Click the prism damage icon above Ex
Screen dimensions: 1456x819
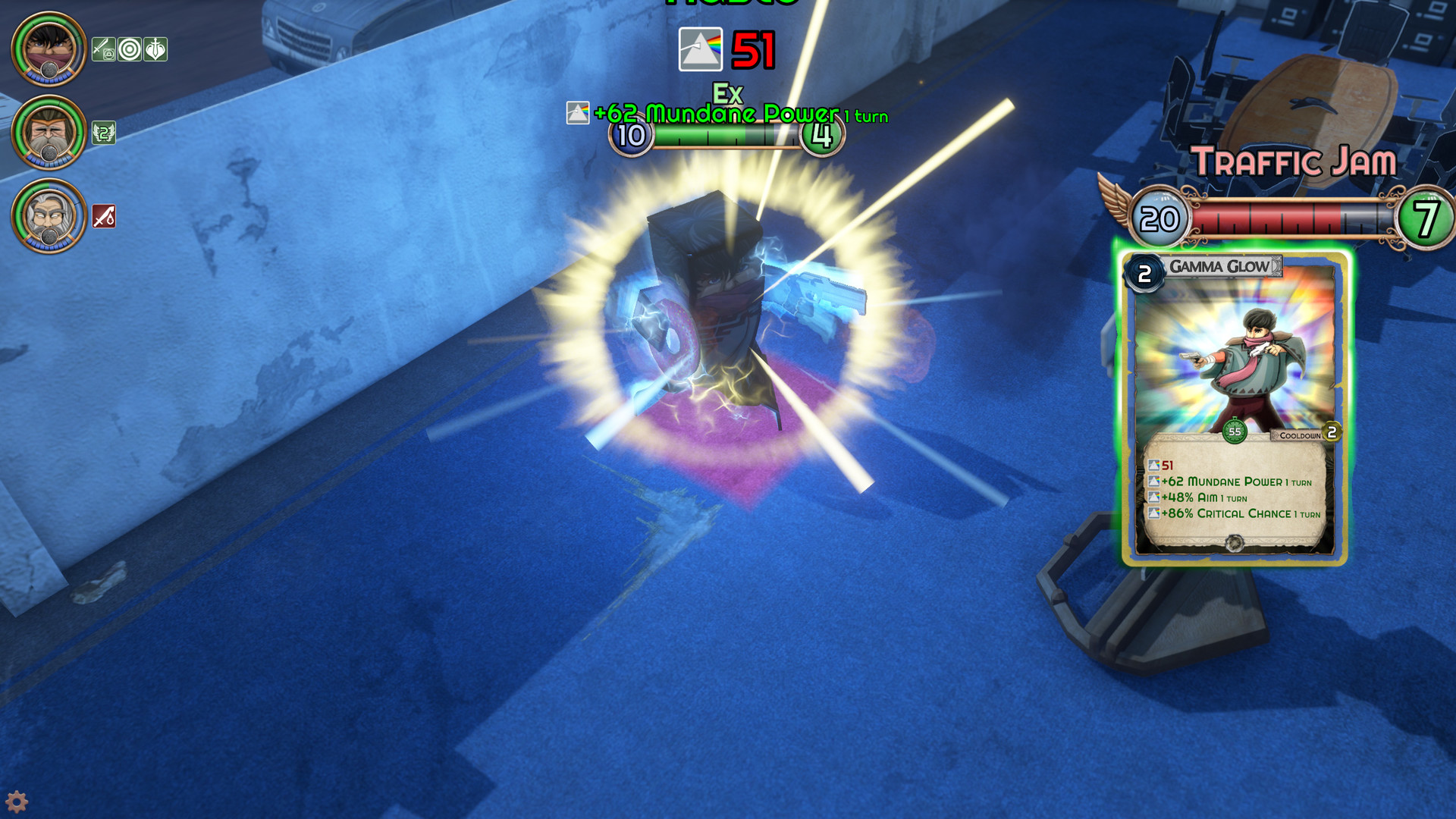coord(702,50)
